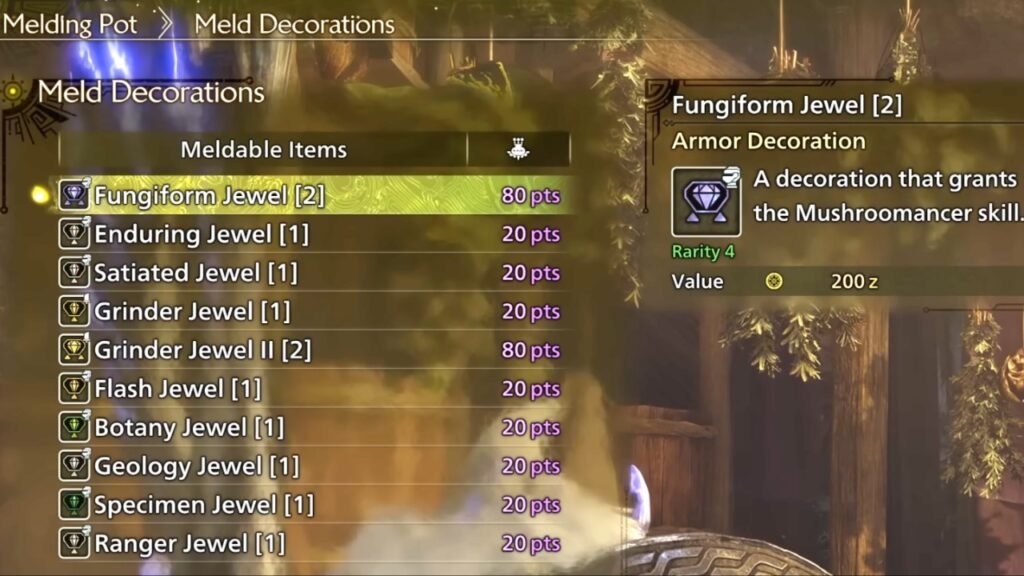Image resolution: width=1024 pixels, height=576 pixels.
Task: Select Specimen Jewel [1] for melding
Action: click(204, 505)
